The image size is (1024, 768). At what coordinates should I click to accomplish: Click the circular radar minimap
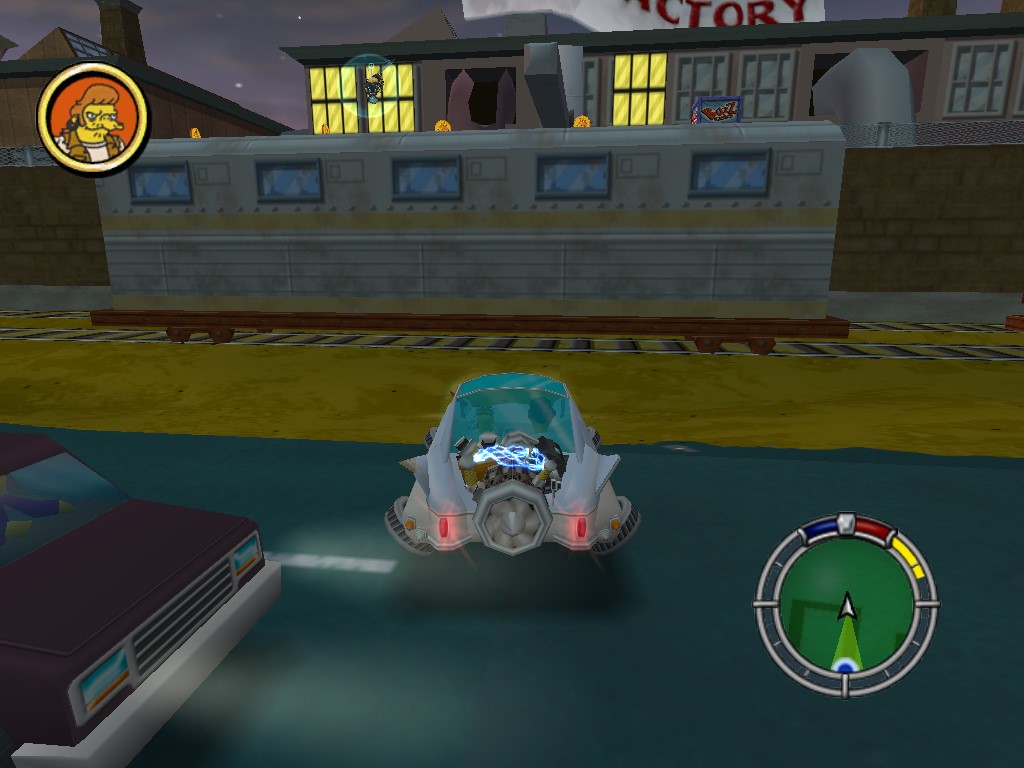(x=846, y=606)
